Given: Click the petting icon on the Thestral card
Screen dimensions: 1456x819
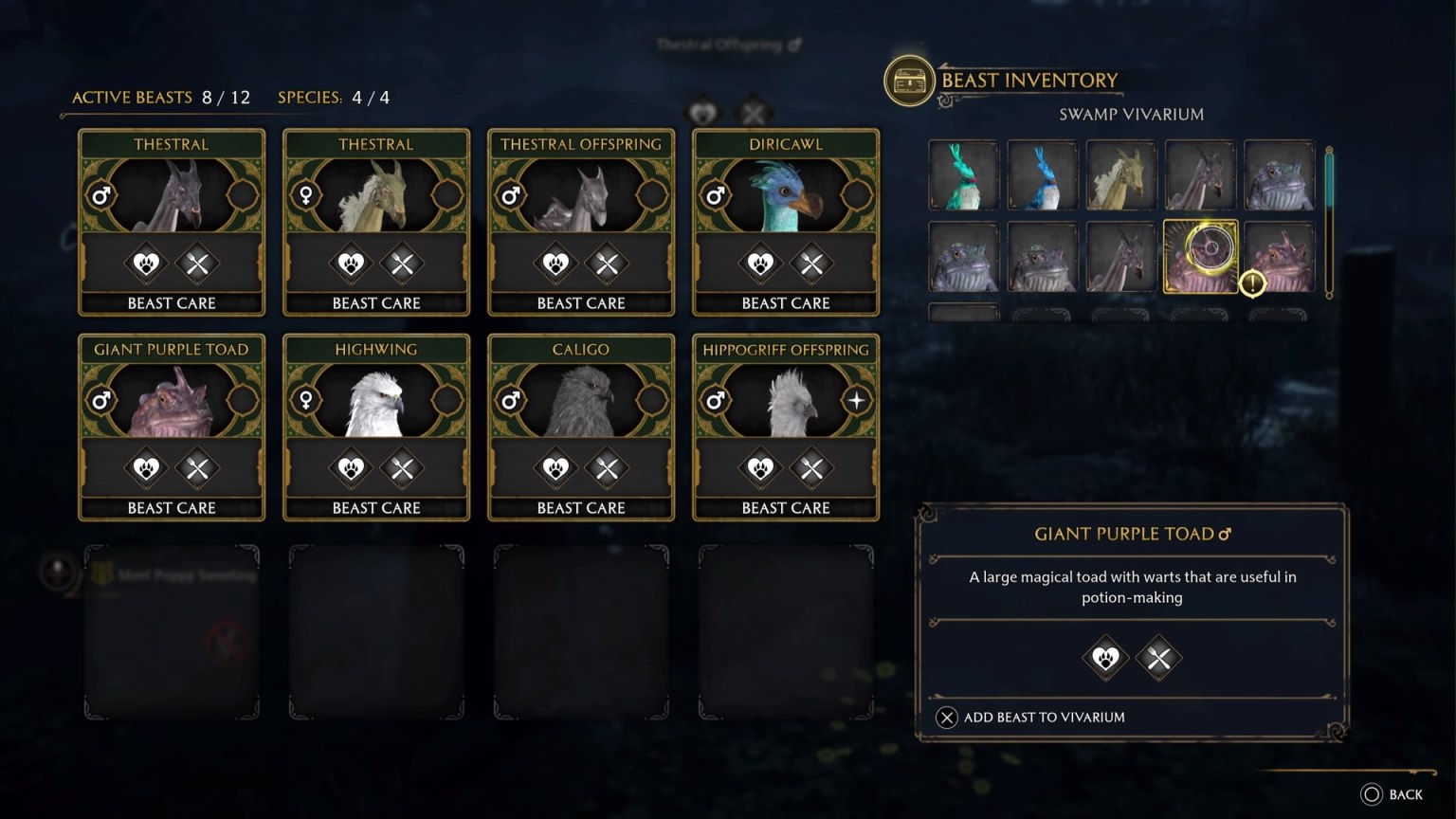Looking at the screenshot, I should (146, 264).
